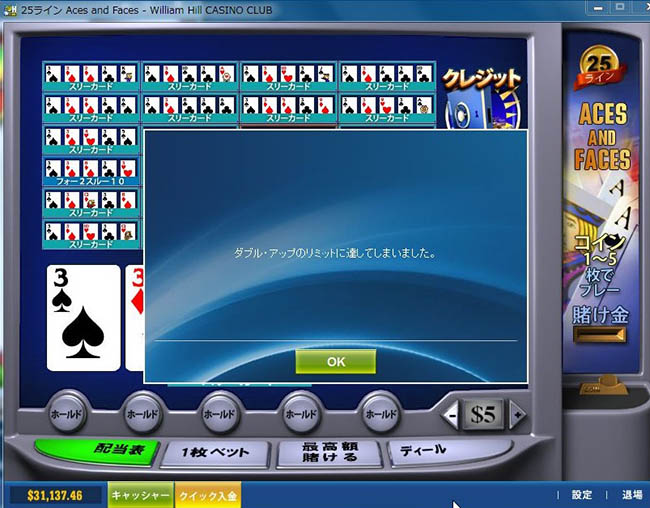Open the 設定 settings

point(581,495)
